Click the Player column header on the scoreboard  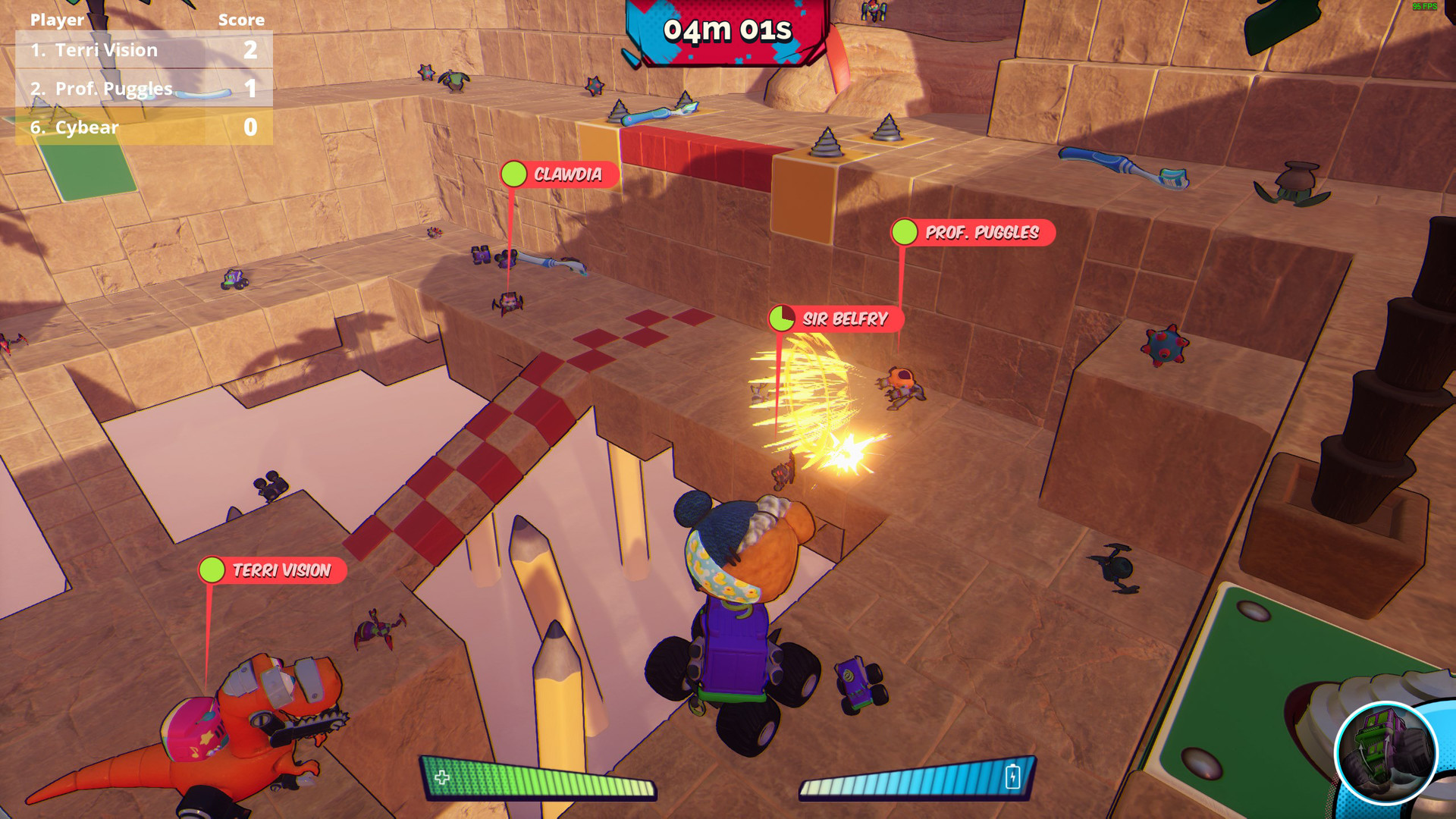click(56, 20)
